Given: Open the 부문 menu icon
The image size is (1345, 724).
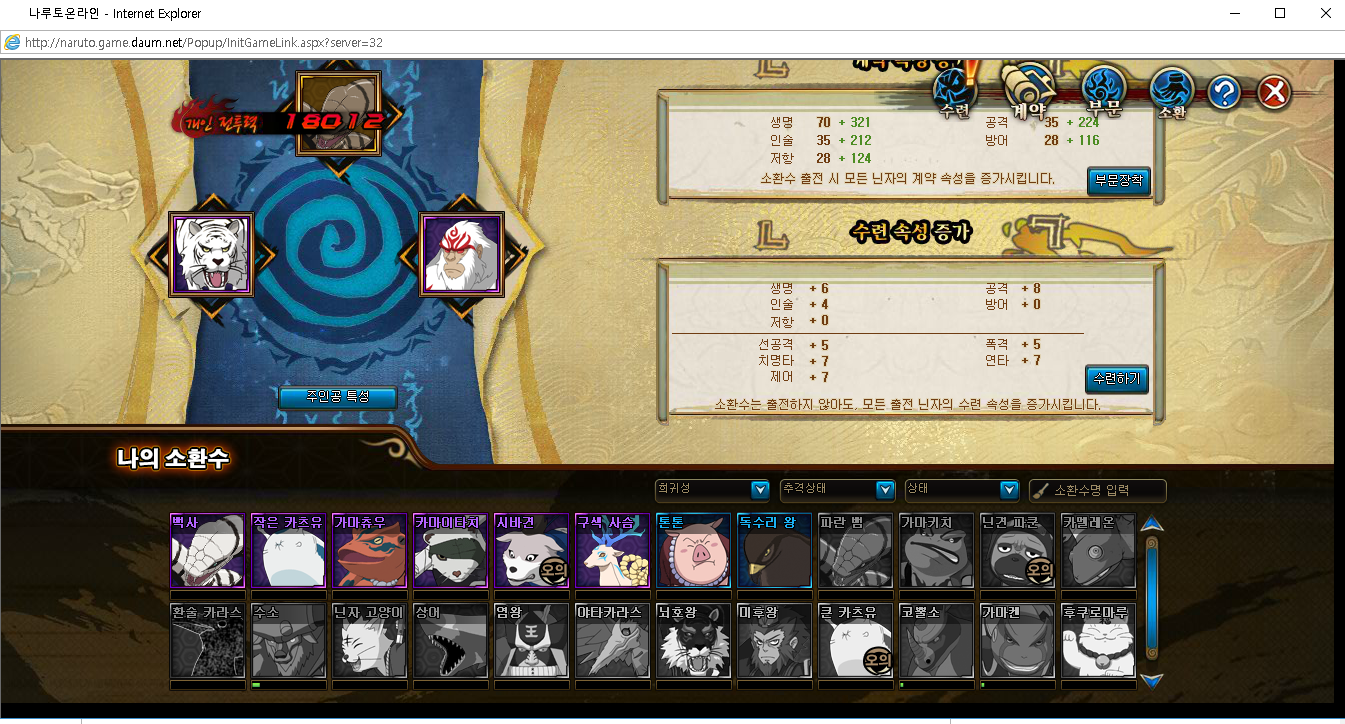Looking at the screenshot, I should [x=1106, y=92].
